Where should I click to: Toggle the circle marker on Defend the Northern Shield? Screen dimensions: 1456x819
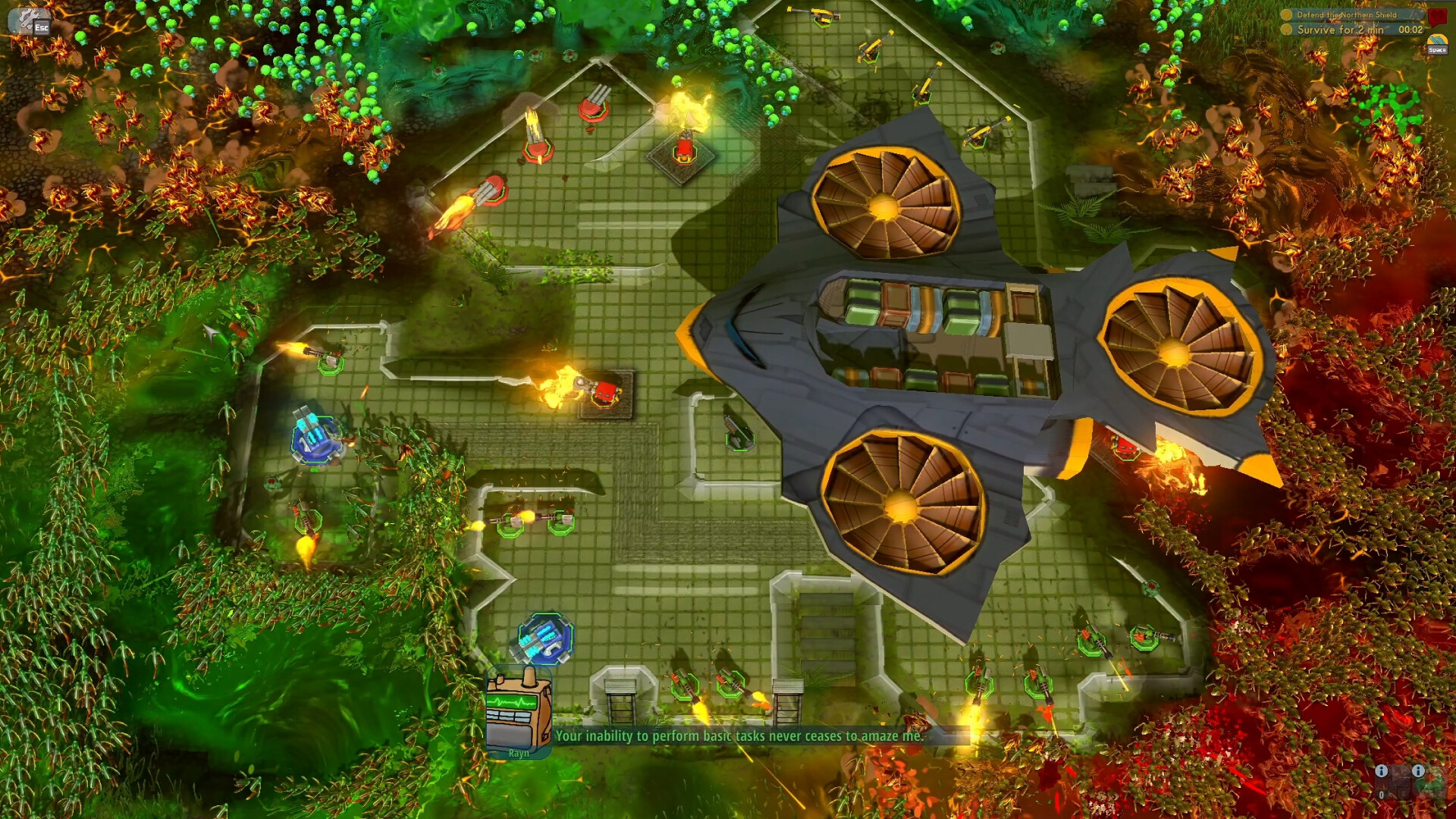tap(1287, 15)
